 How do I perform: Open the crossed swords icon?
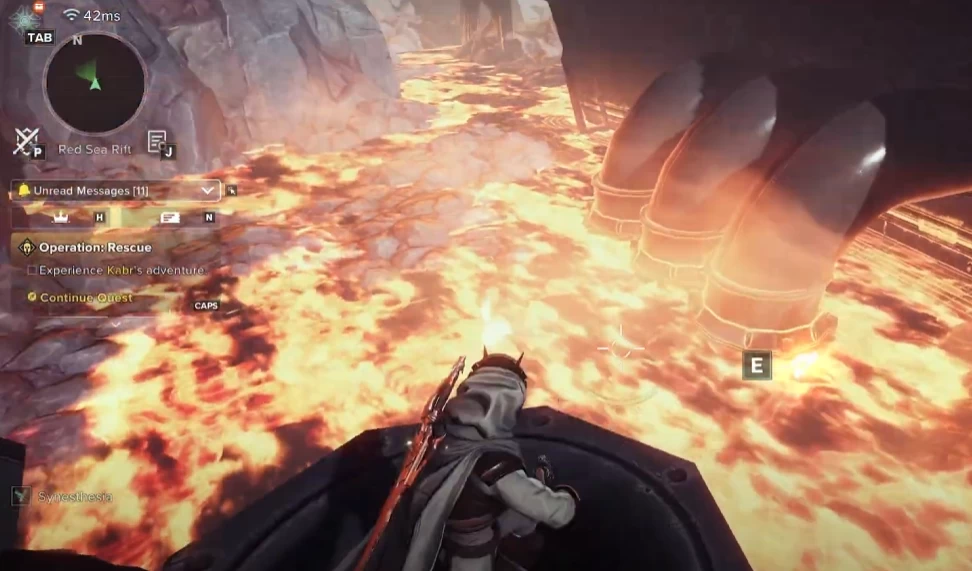point(25,141)
